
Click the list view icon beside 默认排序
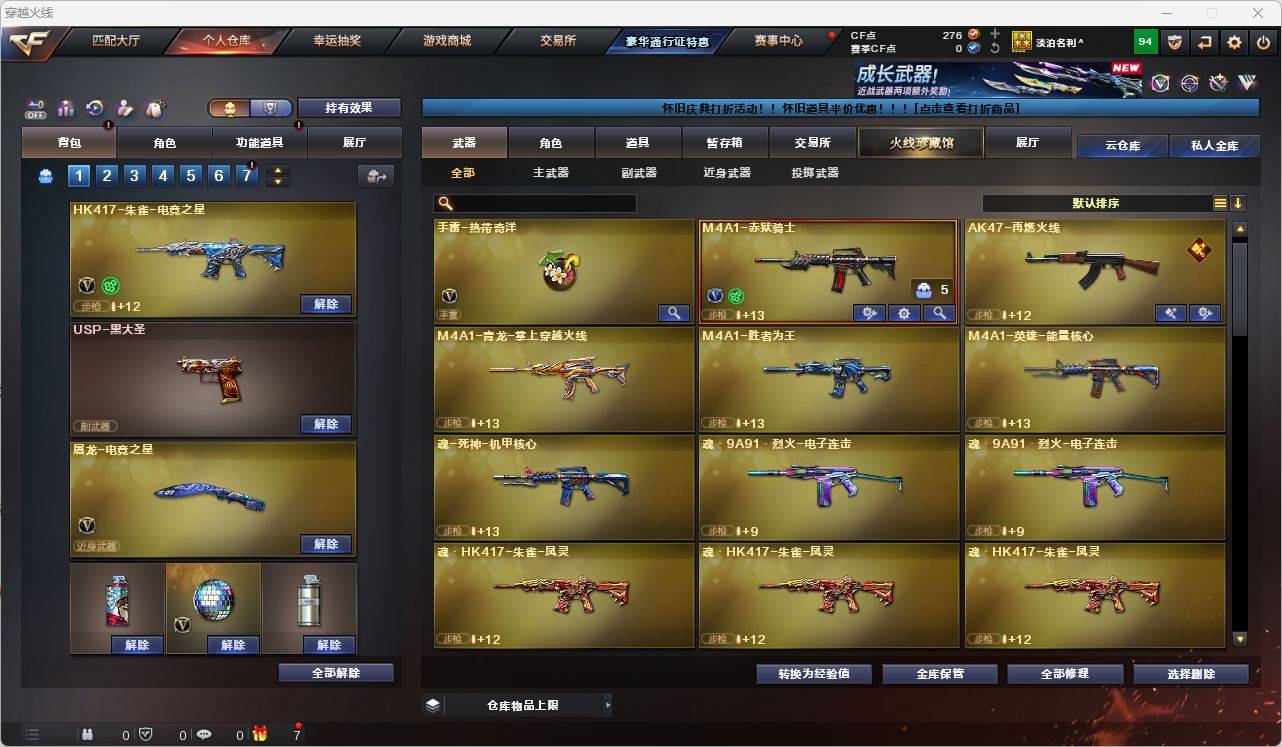click(1219, 203)
